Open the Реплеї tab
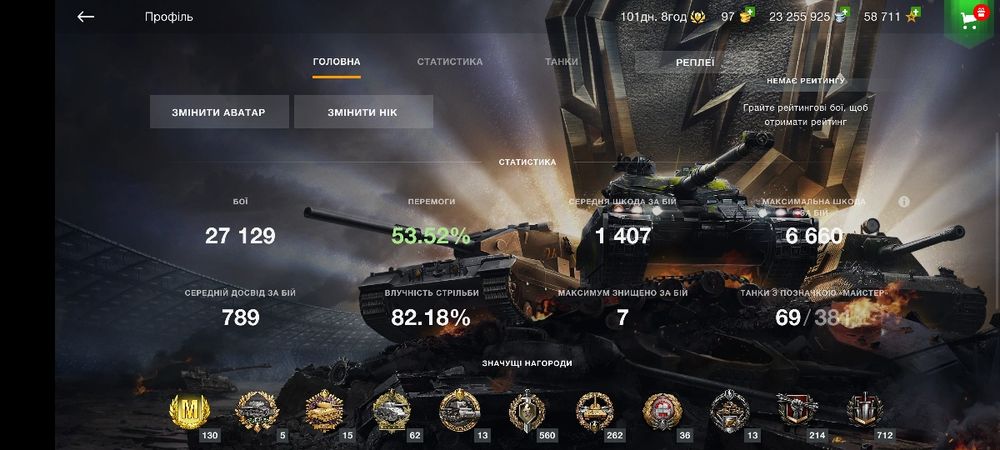Screen dimensions: 1000x450 point(694,62)
